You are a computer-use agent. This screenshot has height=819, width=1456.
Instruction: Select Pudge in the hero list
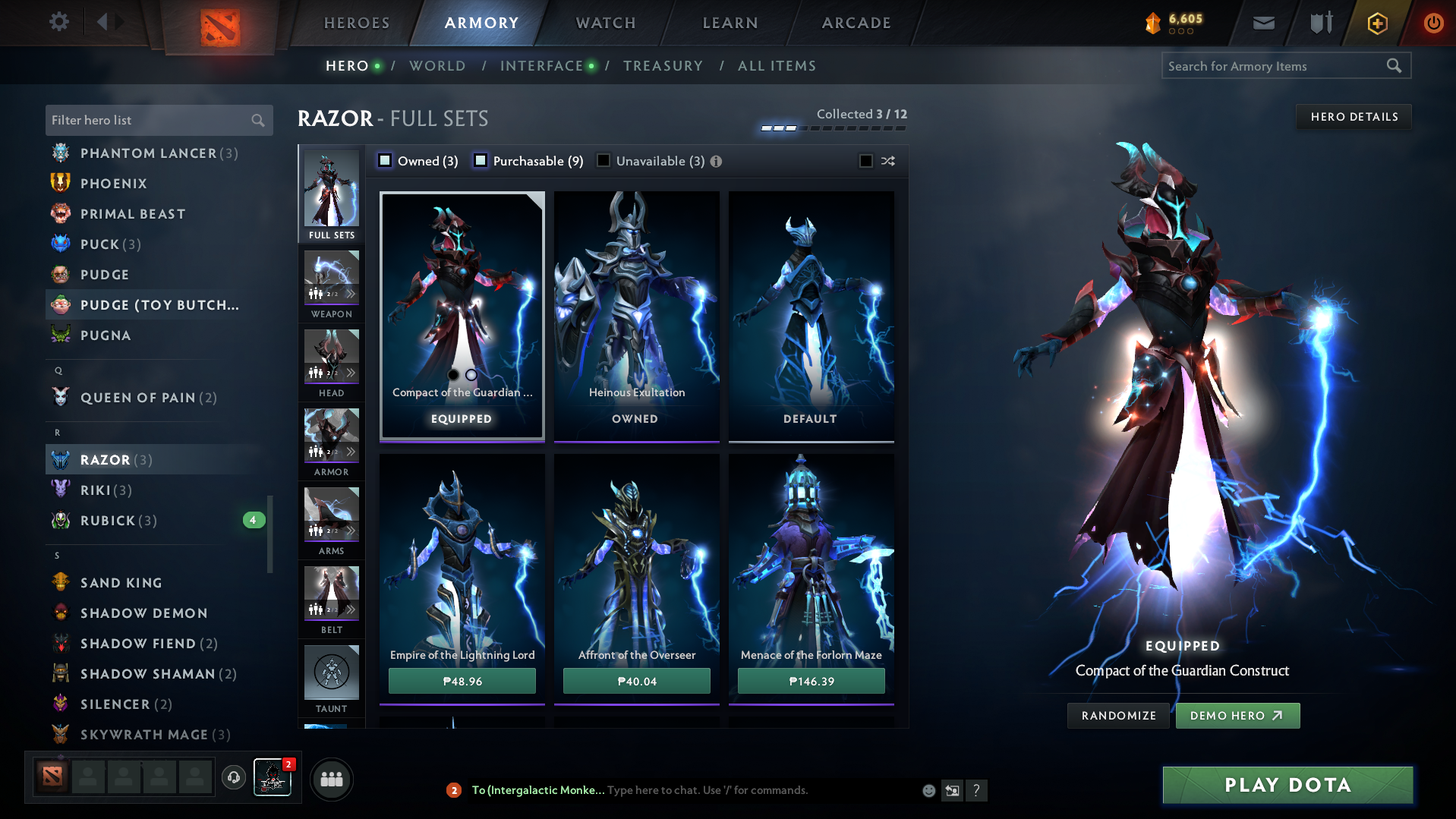click(x=105, y=275)
